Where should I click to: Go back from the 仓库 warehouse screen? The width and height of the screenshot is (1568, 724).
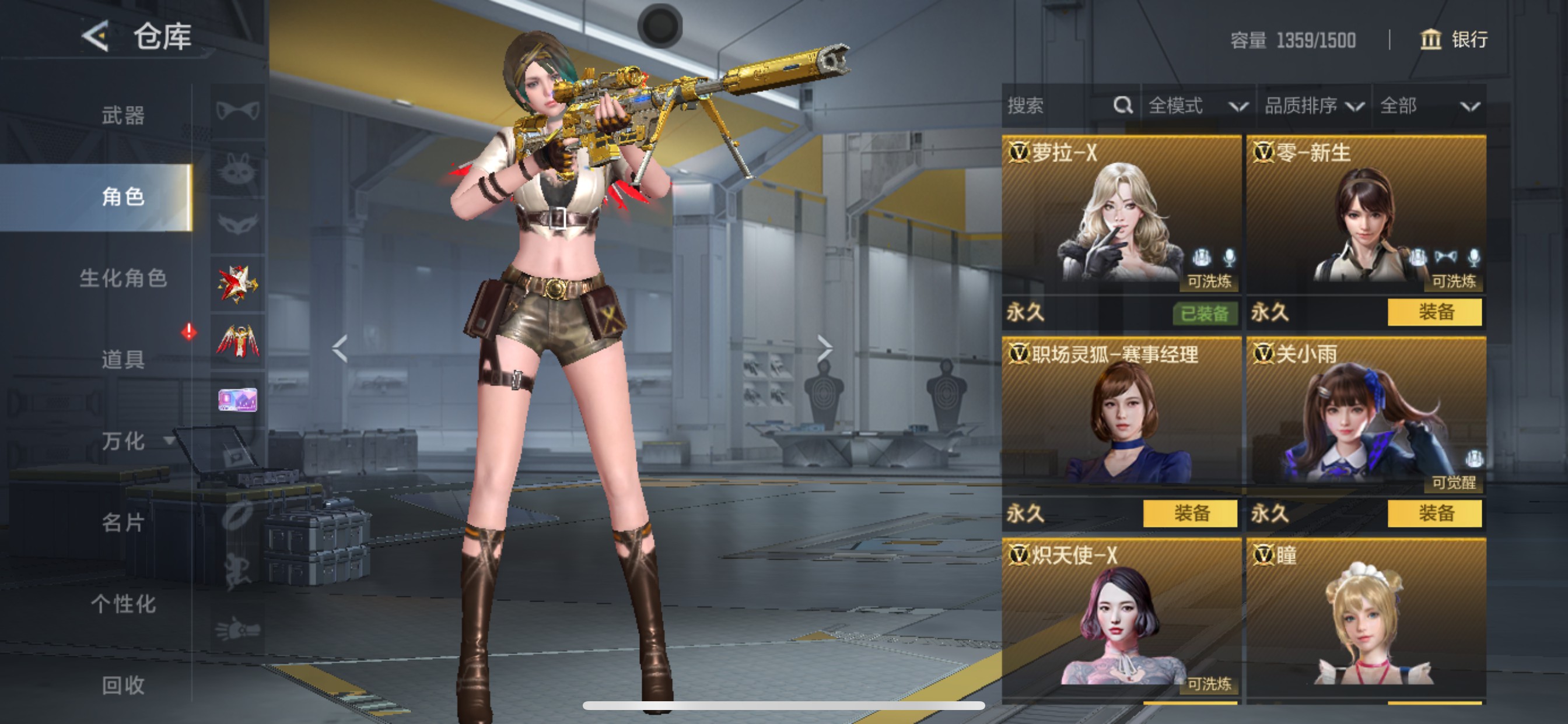pos(96,37)
